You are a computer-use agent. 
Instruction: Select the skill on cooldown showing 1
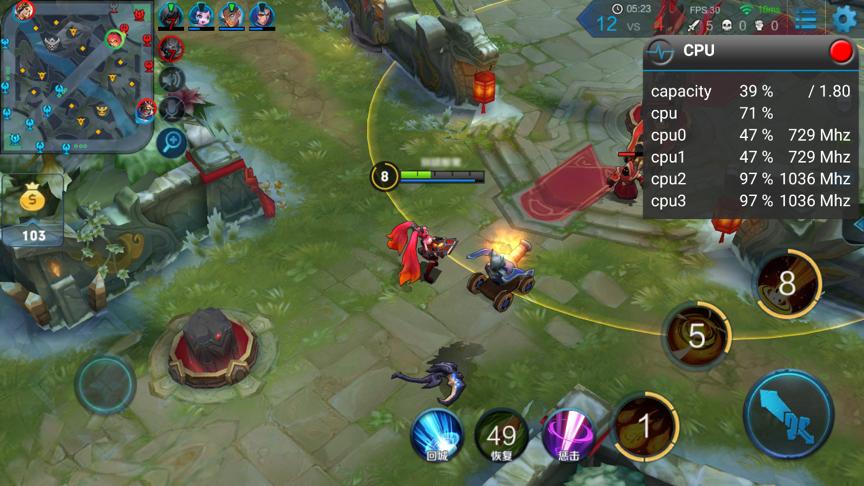point(645,427)
